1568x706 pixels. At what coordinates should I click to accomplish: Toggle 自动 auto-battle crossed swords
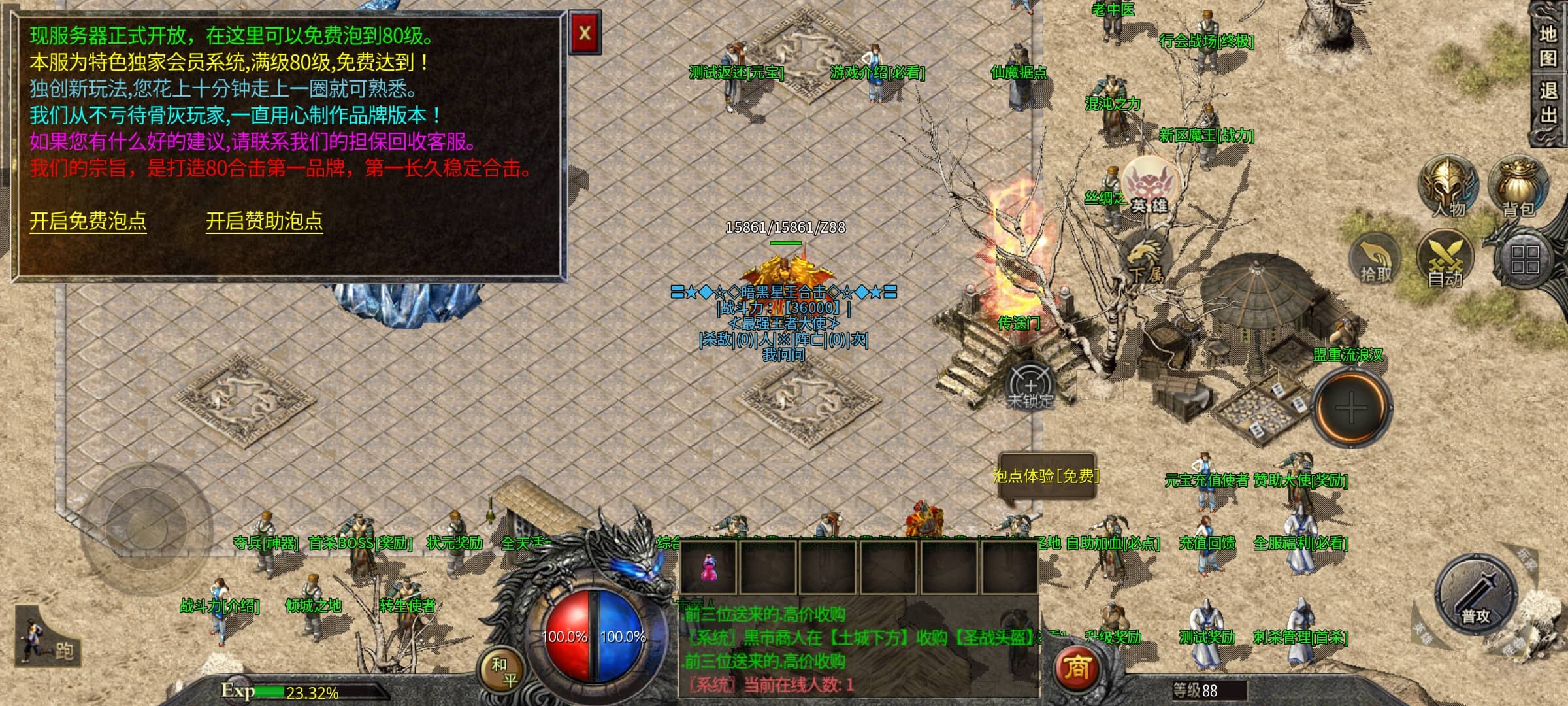click(1445, 260)
